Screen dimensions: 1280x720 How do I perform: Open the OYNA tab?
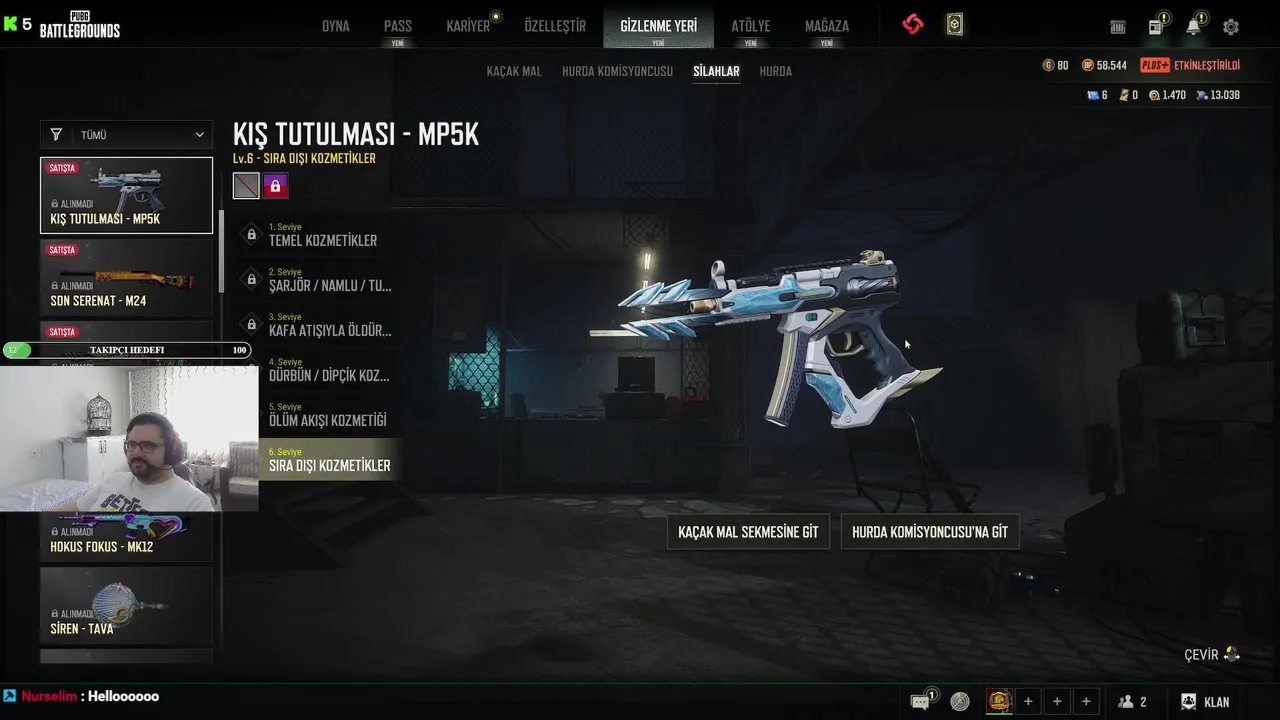pyautogui.click(x=336, y=26)
